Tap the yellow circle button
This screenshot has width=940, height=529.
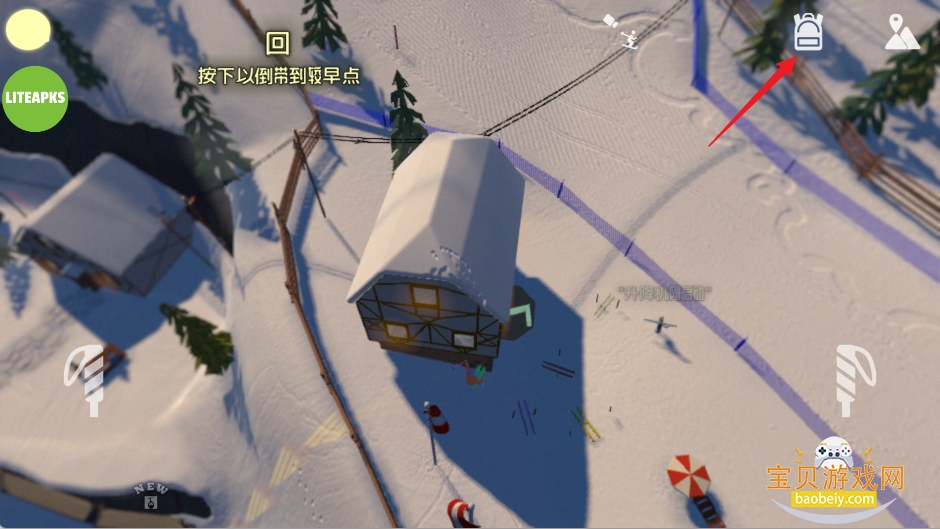(28, 30)
